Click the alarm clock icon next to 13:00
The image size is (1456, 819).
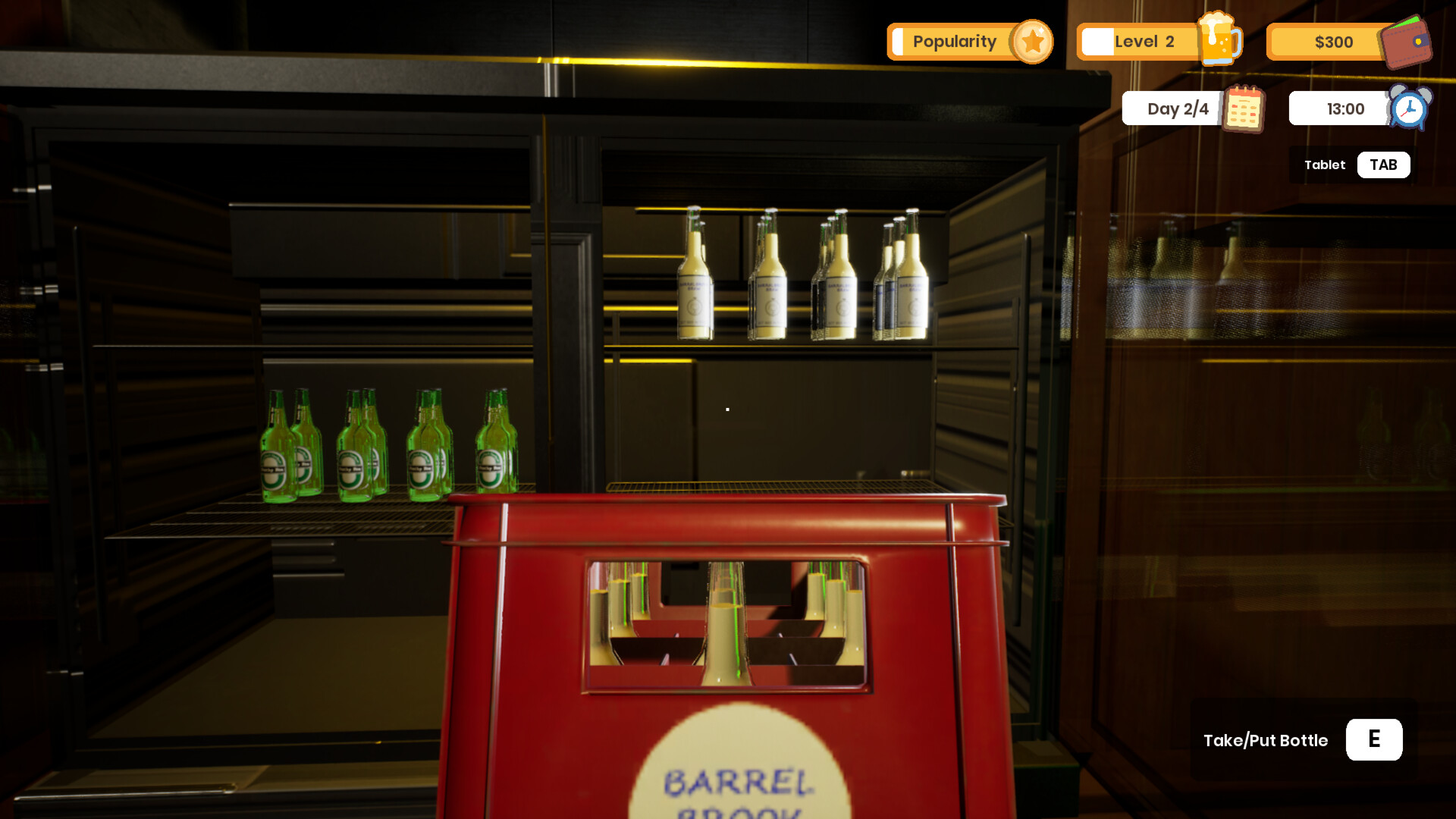1407,108
